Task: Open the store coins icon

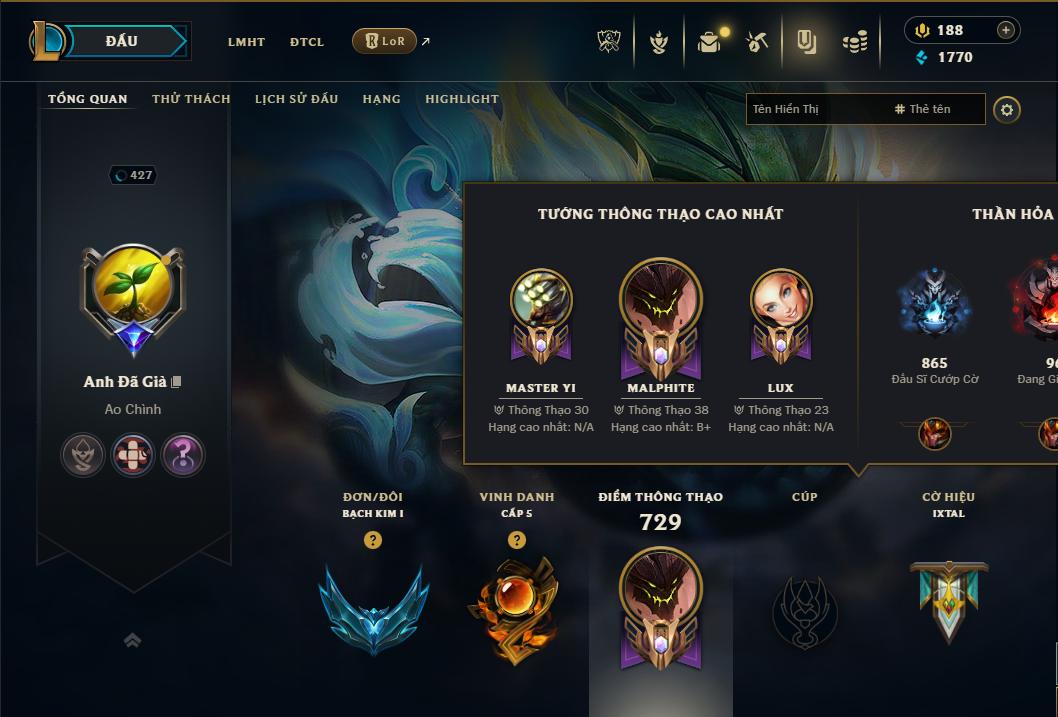Action: (x=854, y=42)
